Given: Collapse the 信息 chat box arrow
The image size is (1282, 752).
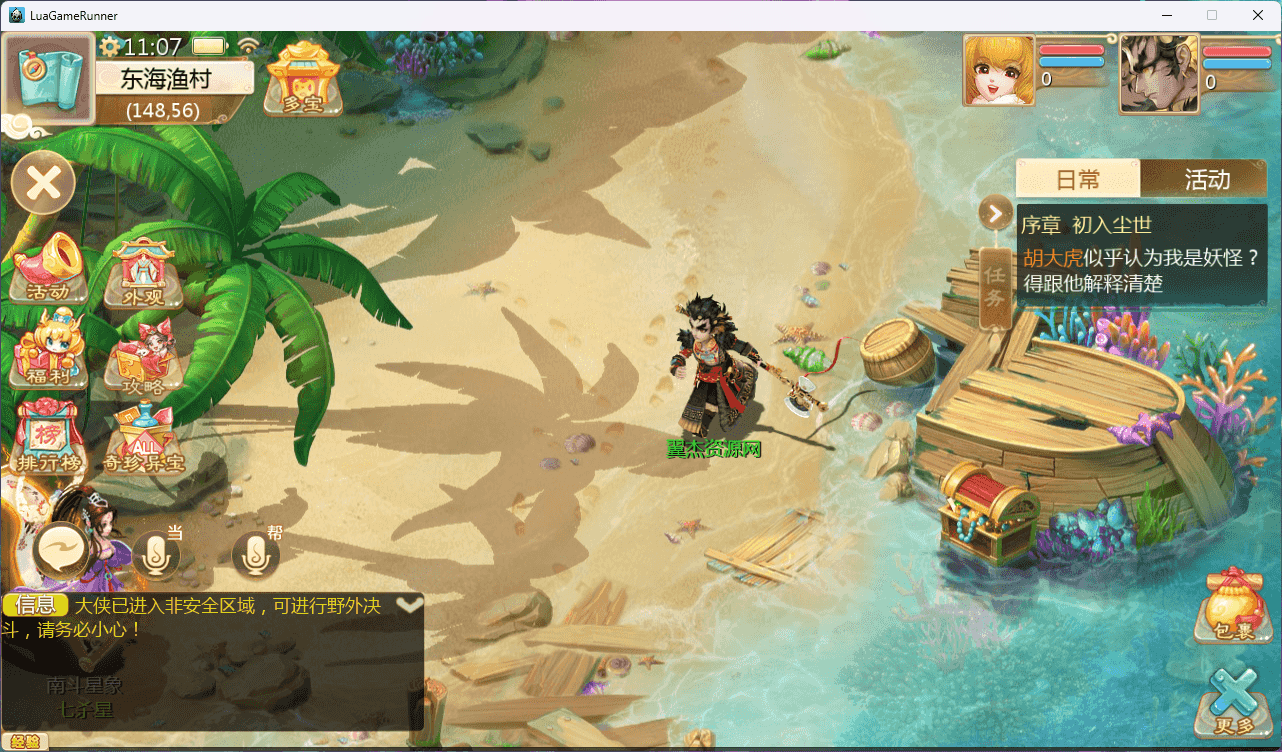Looking at the screenshot, I should pyautogui.click(x=409, y=605).
